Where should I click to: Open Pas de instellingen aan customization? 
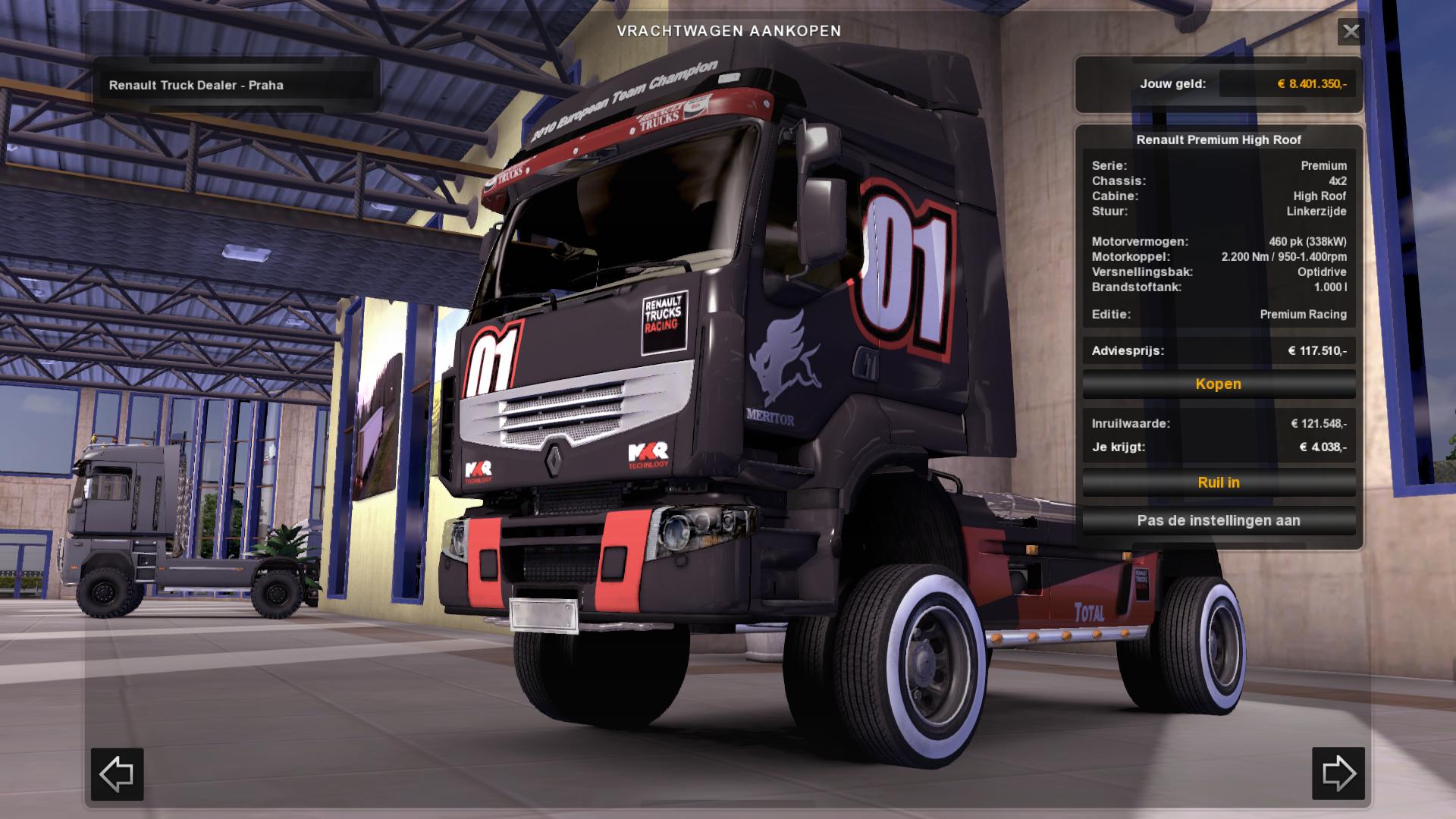[x=1218, y=521]
